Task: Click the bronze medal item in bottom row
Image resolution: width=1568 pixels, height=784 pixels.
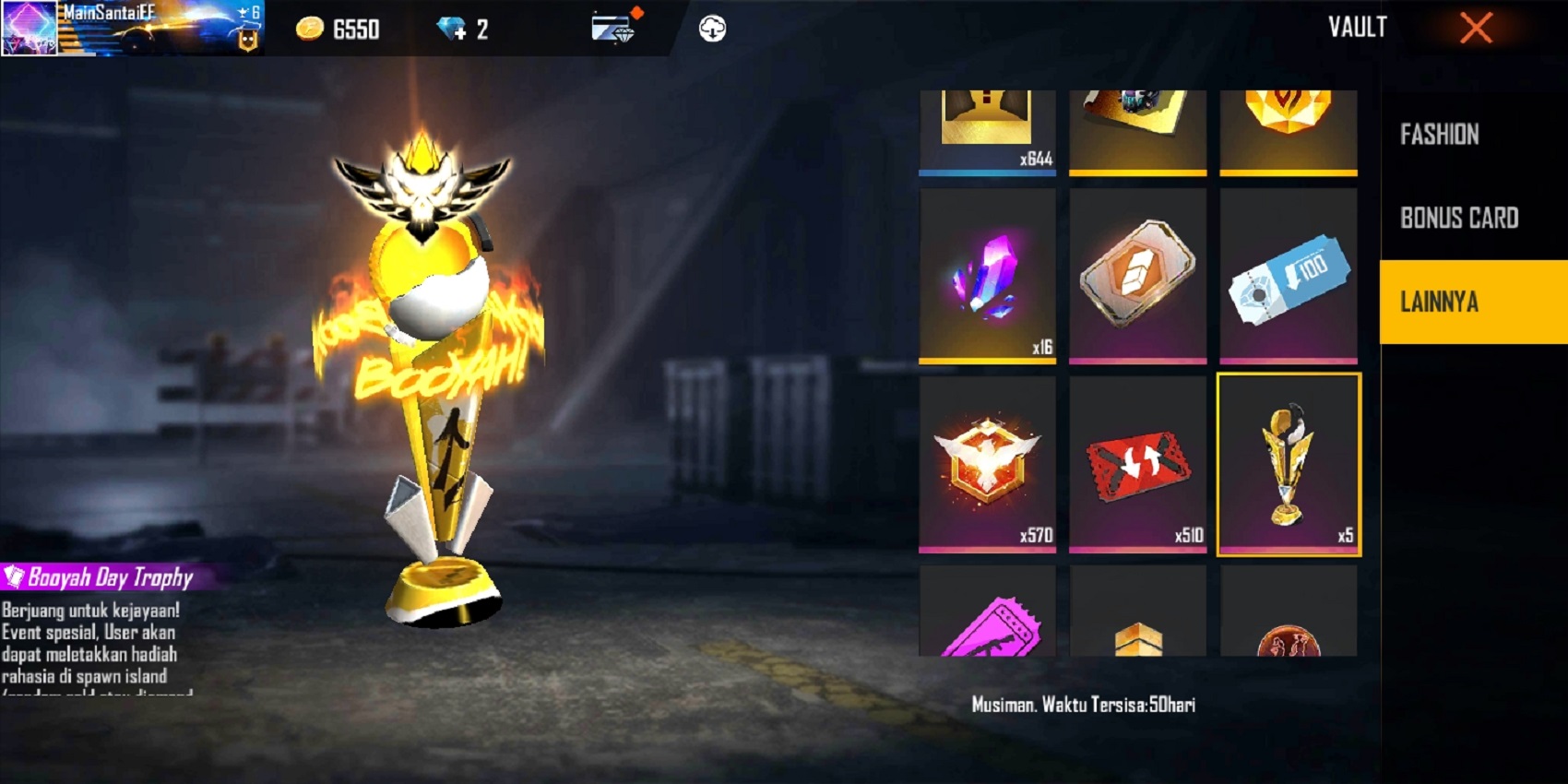Action: tap(1288, 636)
